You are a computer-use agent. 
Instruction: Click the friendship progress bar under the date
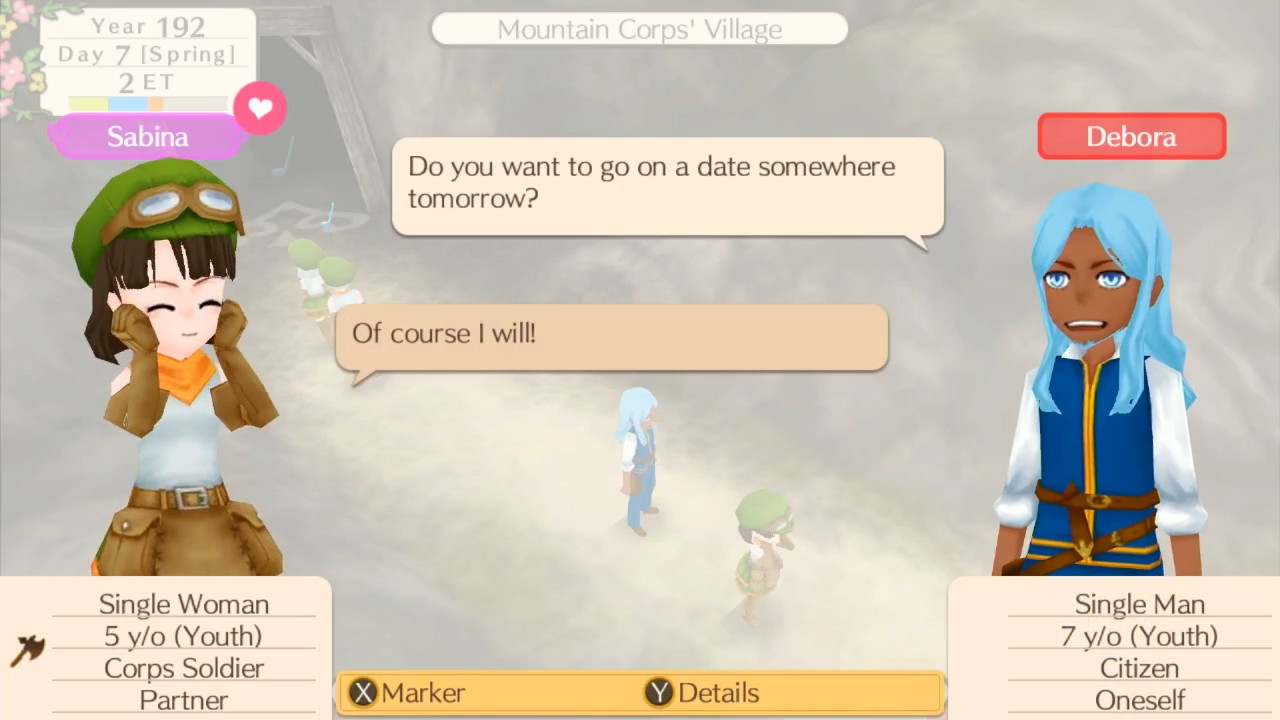146,101
